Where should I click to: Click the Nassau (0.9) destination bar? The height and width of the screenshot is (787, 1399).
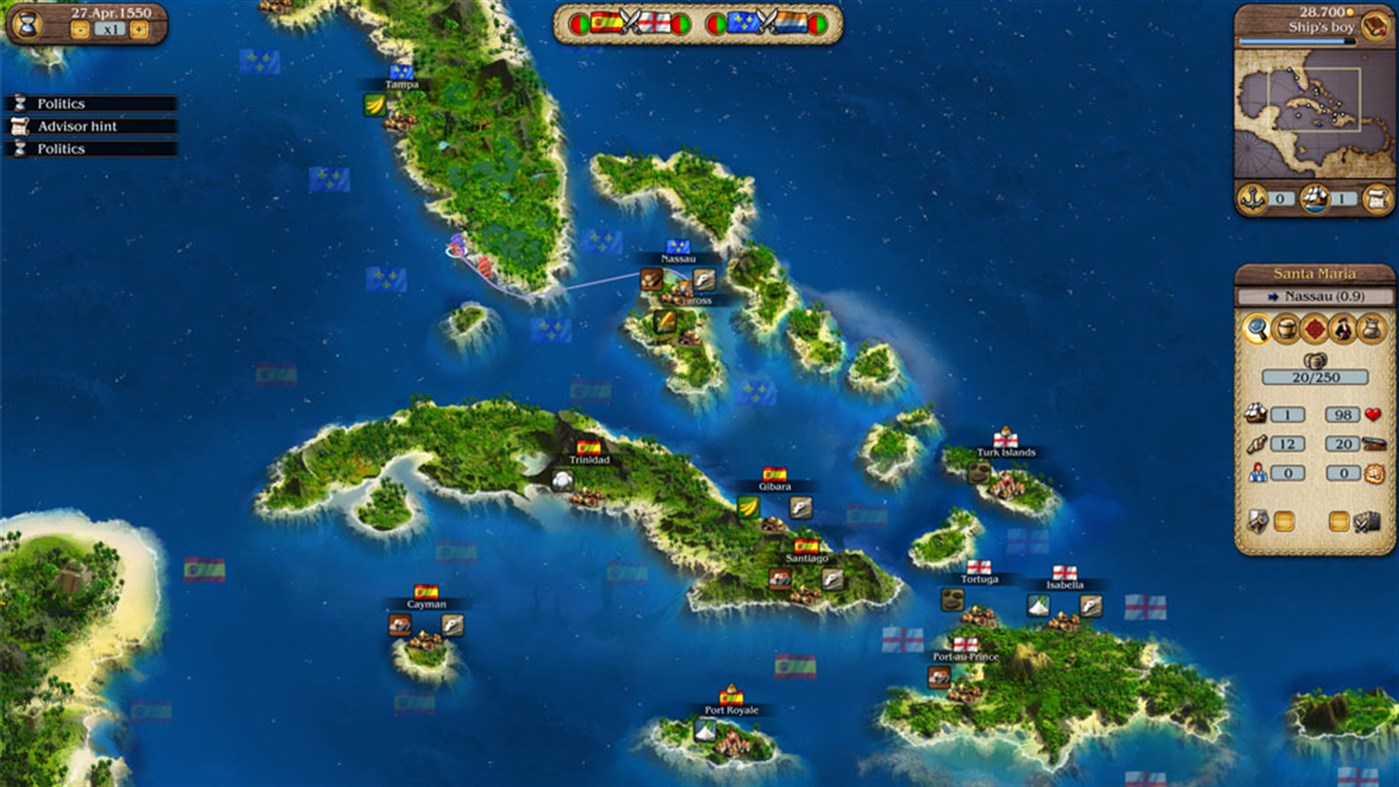pyautogui.click(x=1316, y=296)
